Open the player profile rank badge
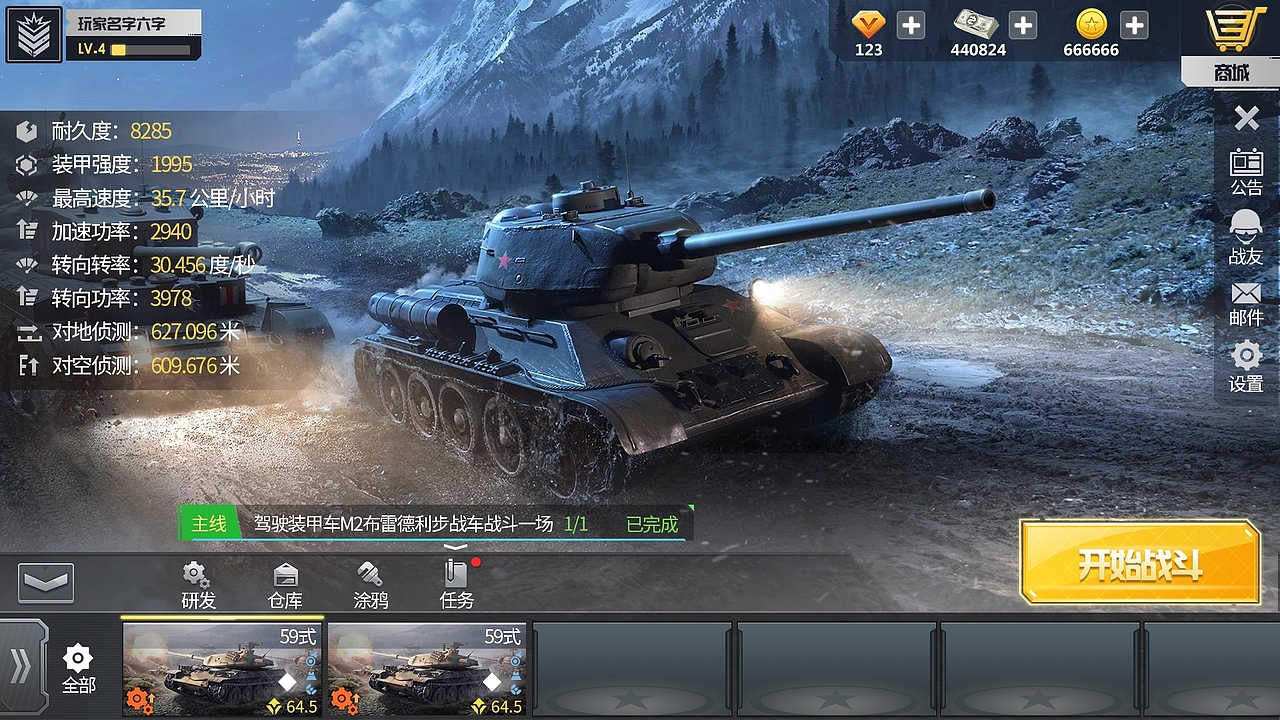This screenshot has width=1280, height=720. pyautogui.click(x=34, y=35)
